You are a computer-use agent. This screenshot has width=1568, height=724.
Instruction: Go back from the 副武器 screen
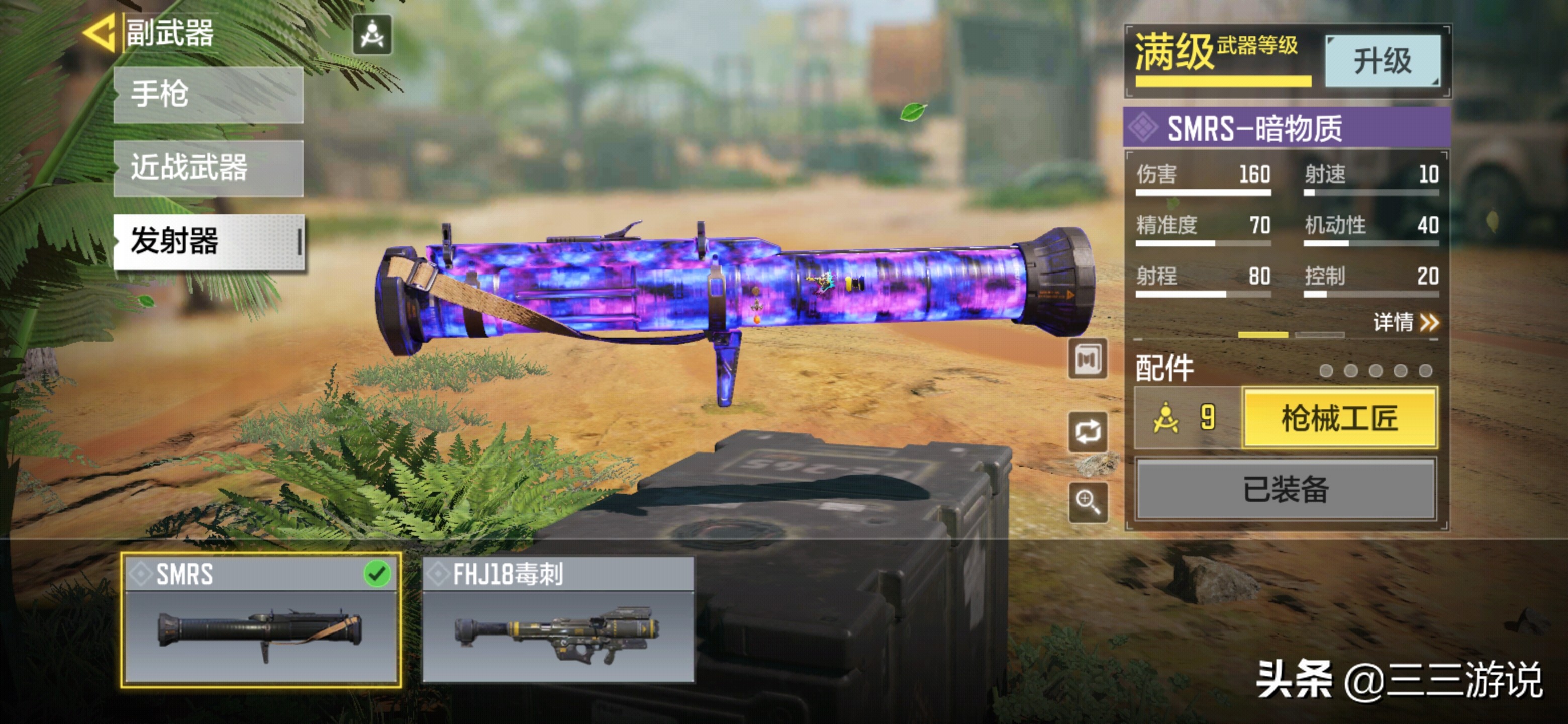99,34
